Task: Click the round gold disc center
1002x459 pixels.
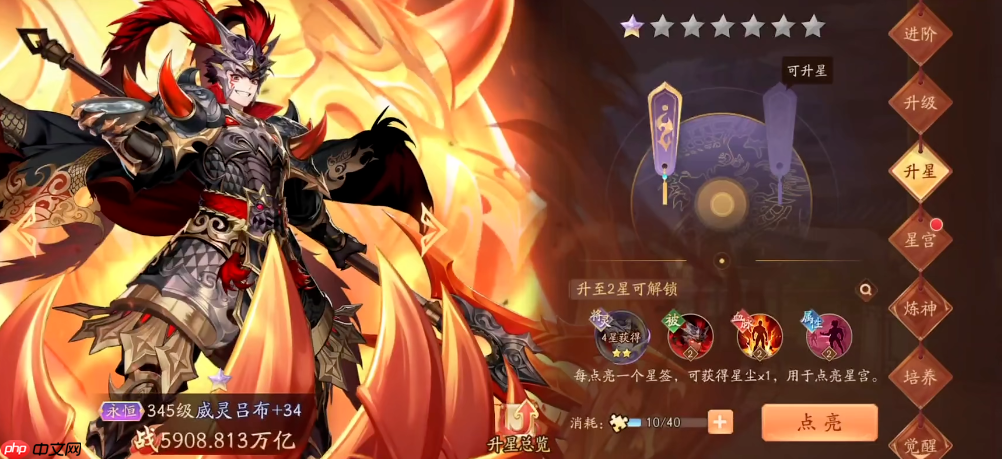Action: coord(720,200)
